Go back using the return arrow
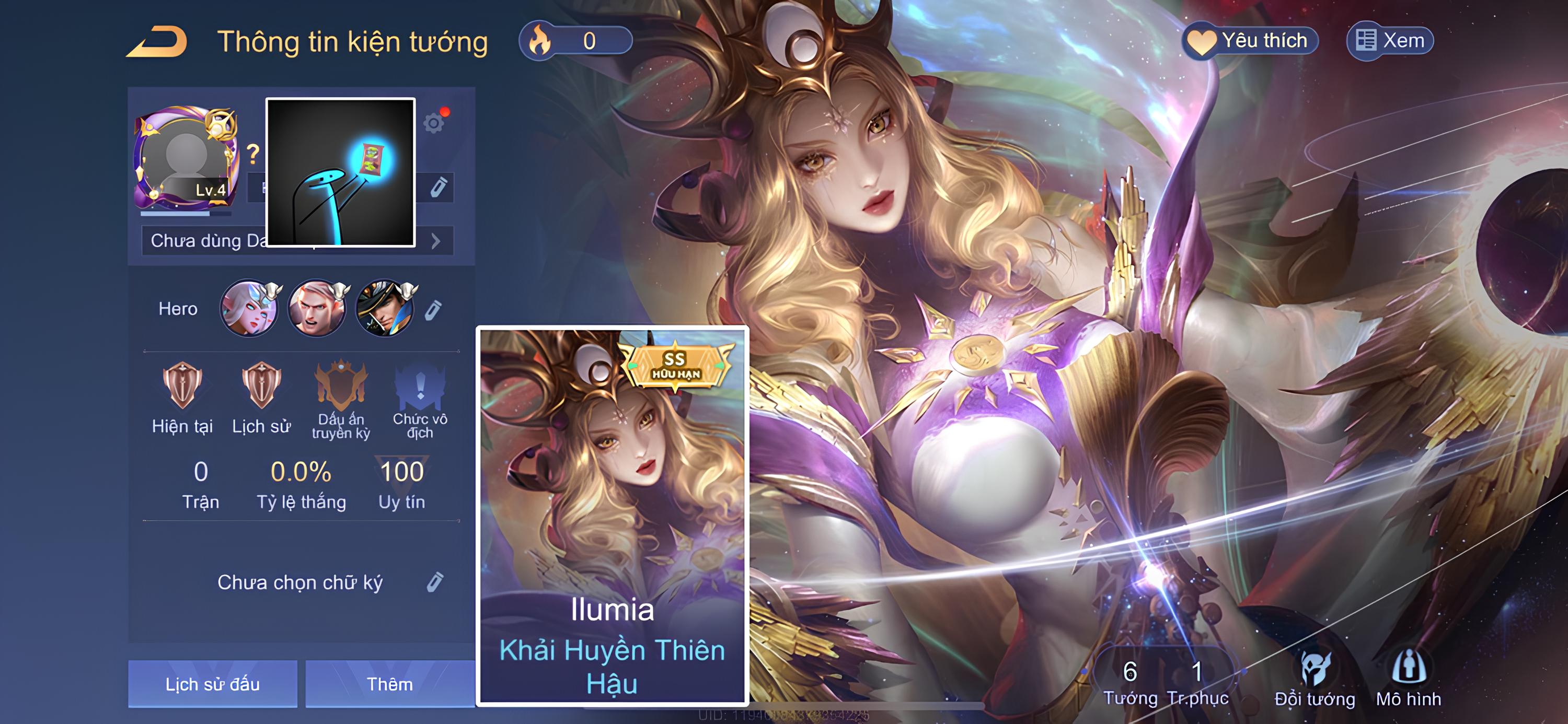Viewport: 1568px width, 724px height. click(x=157, y=42)
